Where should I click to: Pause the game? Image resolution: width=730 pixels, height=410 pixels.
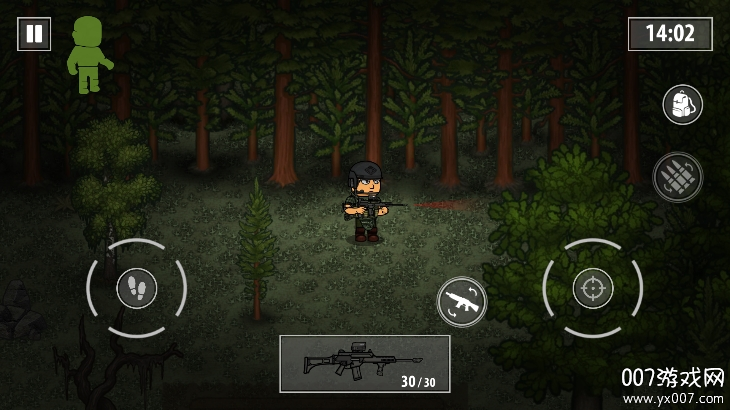point(34,34)
